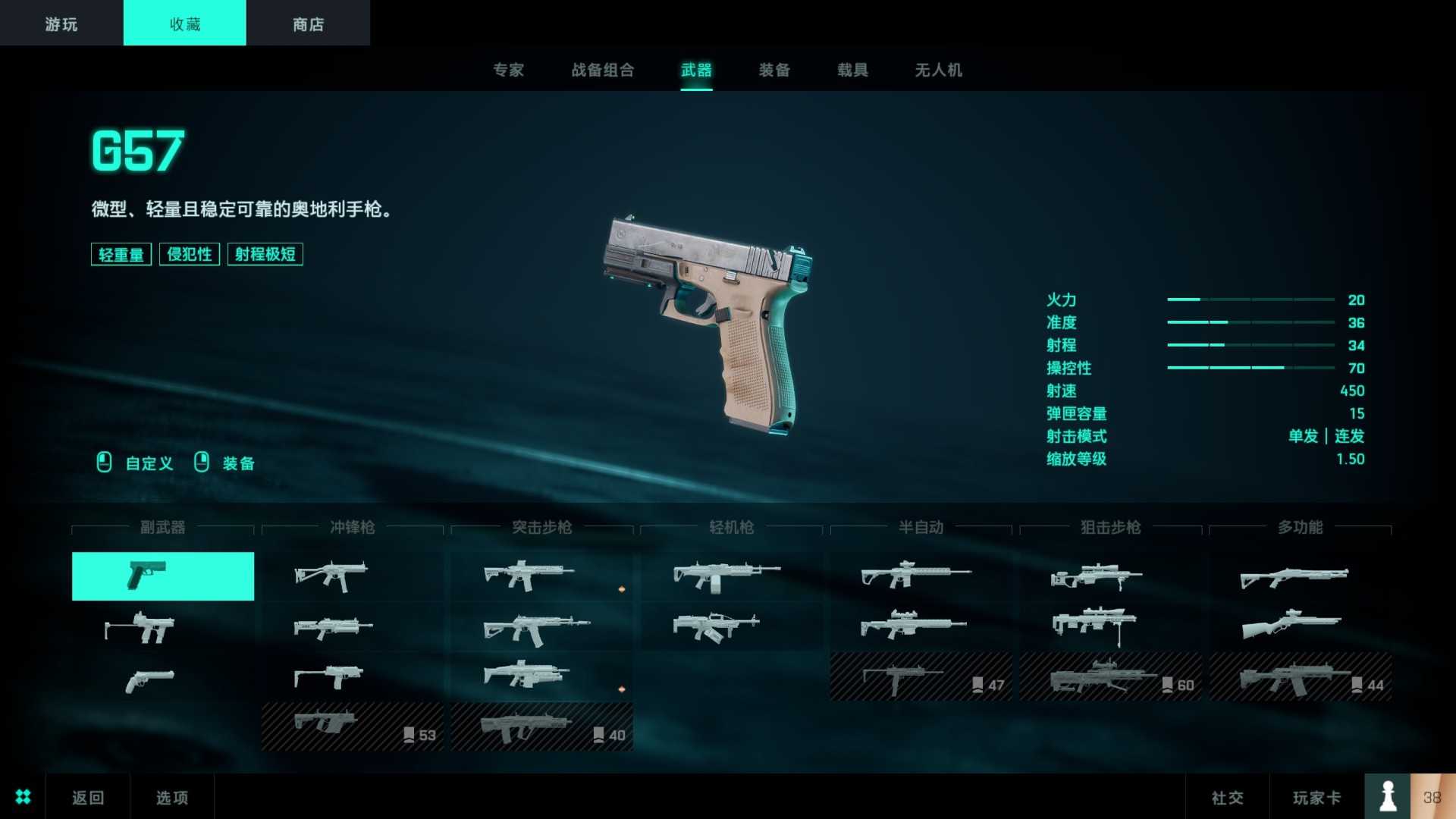The height and width of the screenshot is (819, 1456).
Task: Open the menu grid icon at bottom left
Action: pyautogui.click(x=22, y=797)
